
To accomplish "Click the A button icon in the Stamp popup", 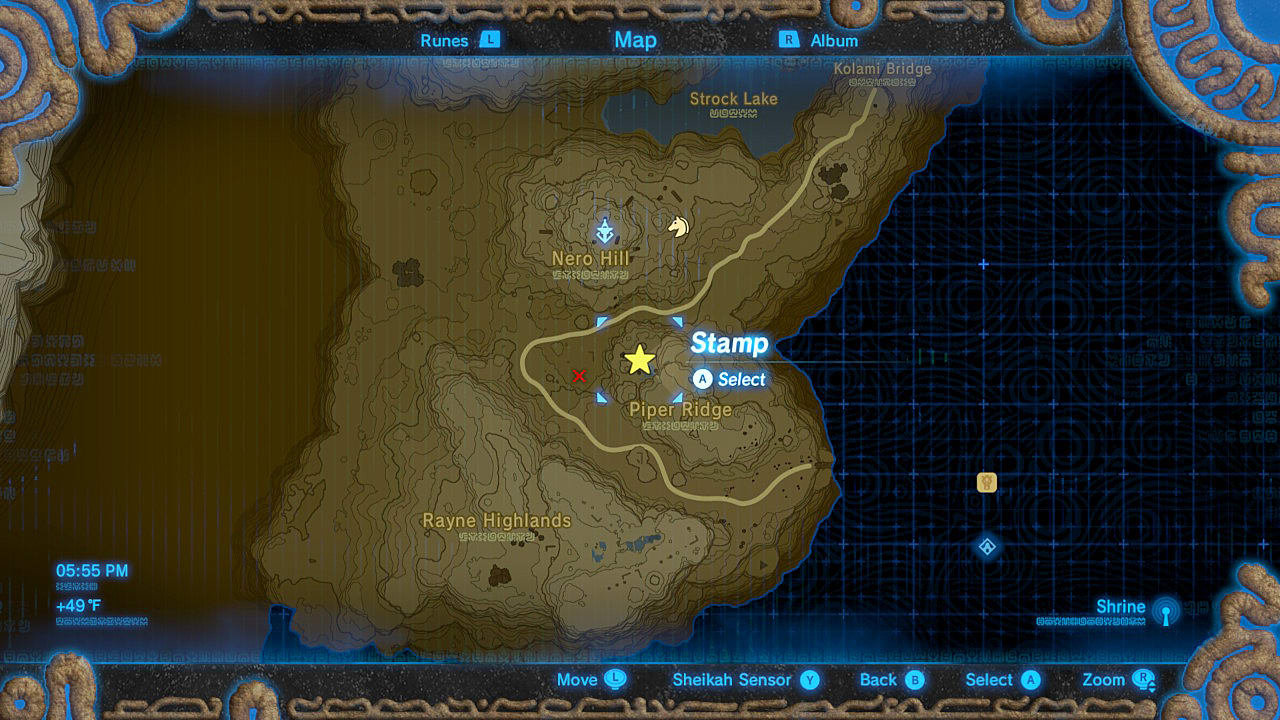I will (x=704, y=380).
